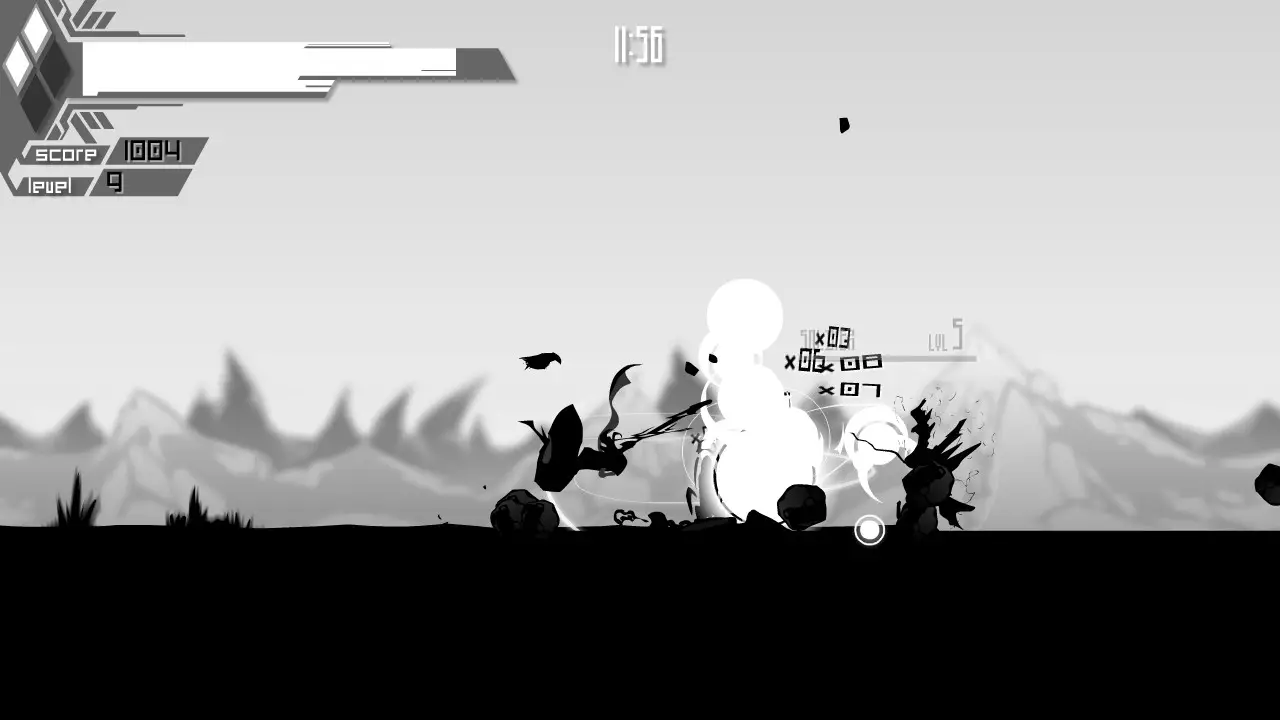The image size is (1280, 720).
Task: Click the x07 combo multiplier popup
Action: [x=851, y=390]
